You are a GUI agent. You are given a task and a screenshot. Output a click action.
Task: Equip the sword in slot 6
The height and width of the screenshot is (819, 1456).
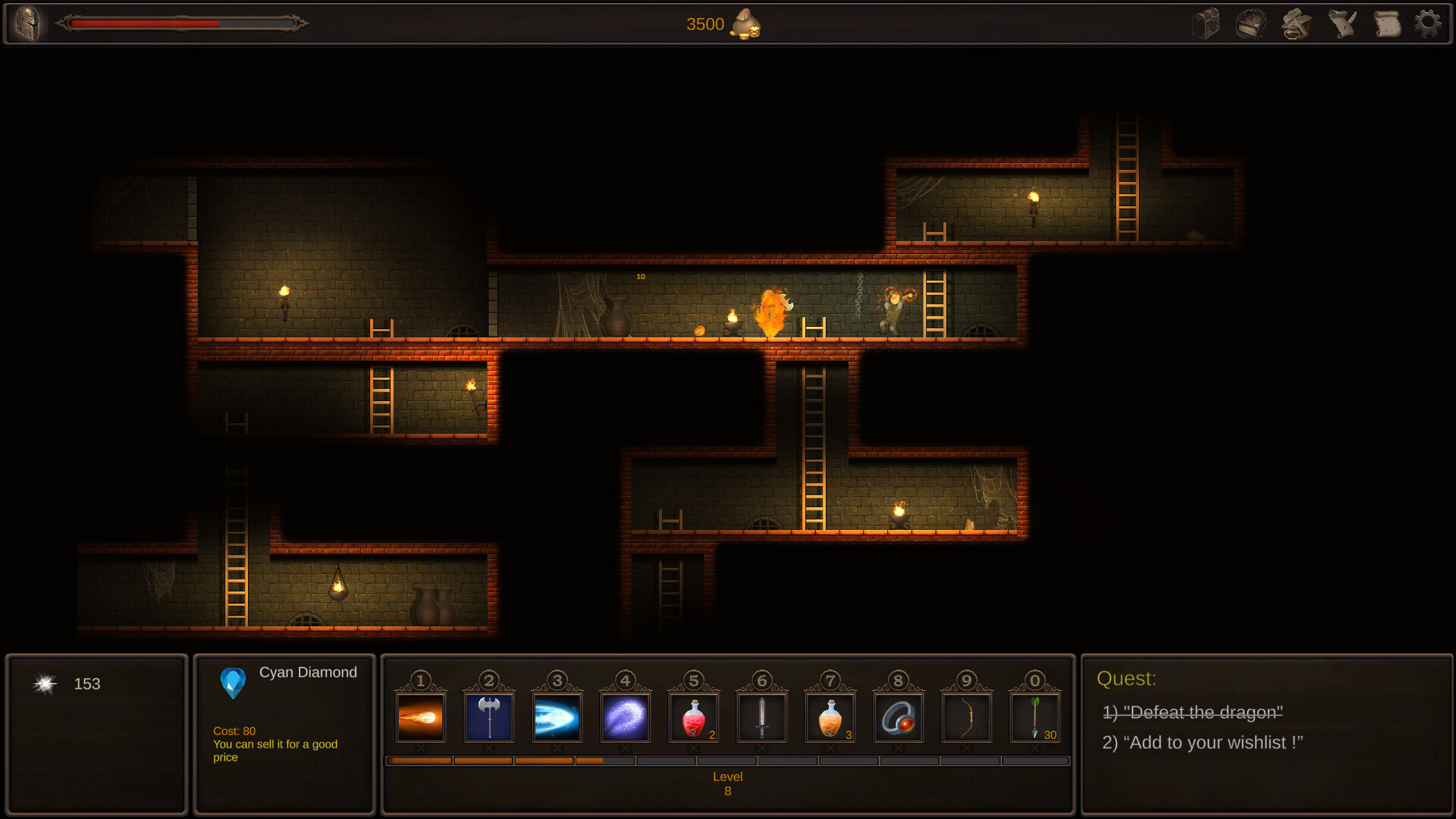click(762, 717)
